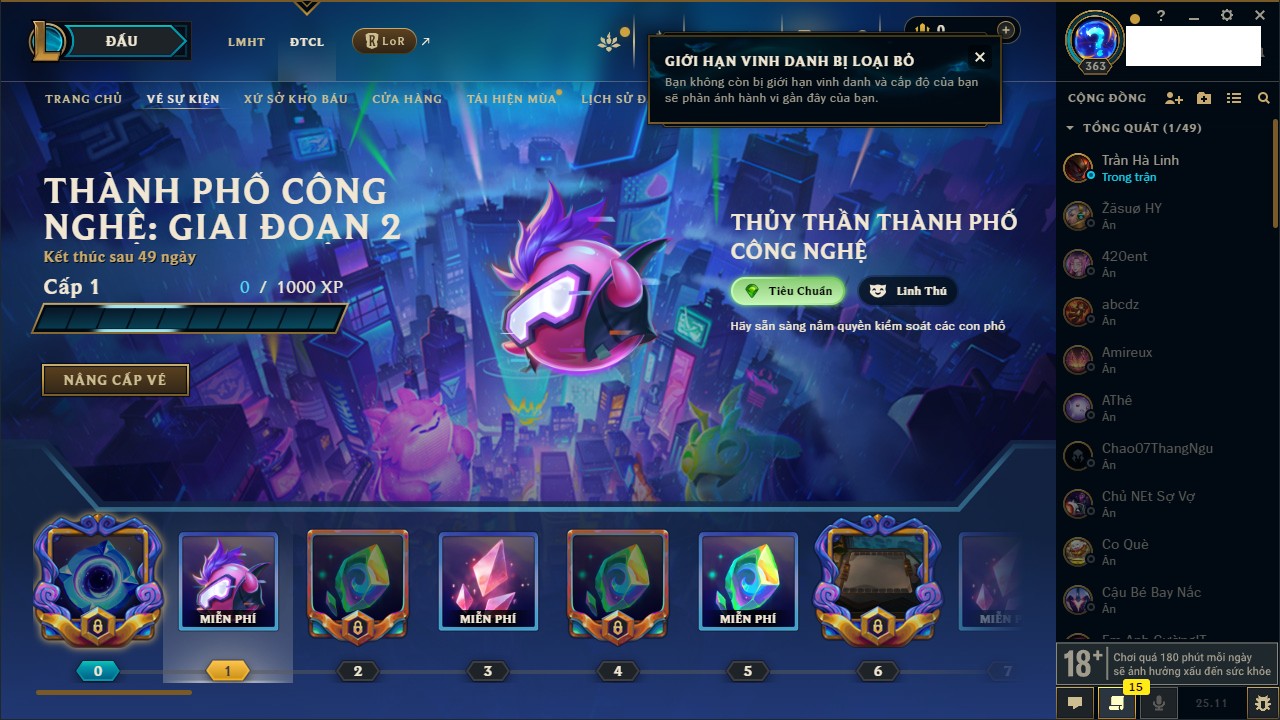1280x720 pixels.
Task: Launch the LoR game link
Action: pos(385,41)
